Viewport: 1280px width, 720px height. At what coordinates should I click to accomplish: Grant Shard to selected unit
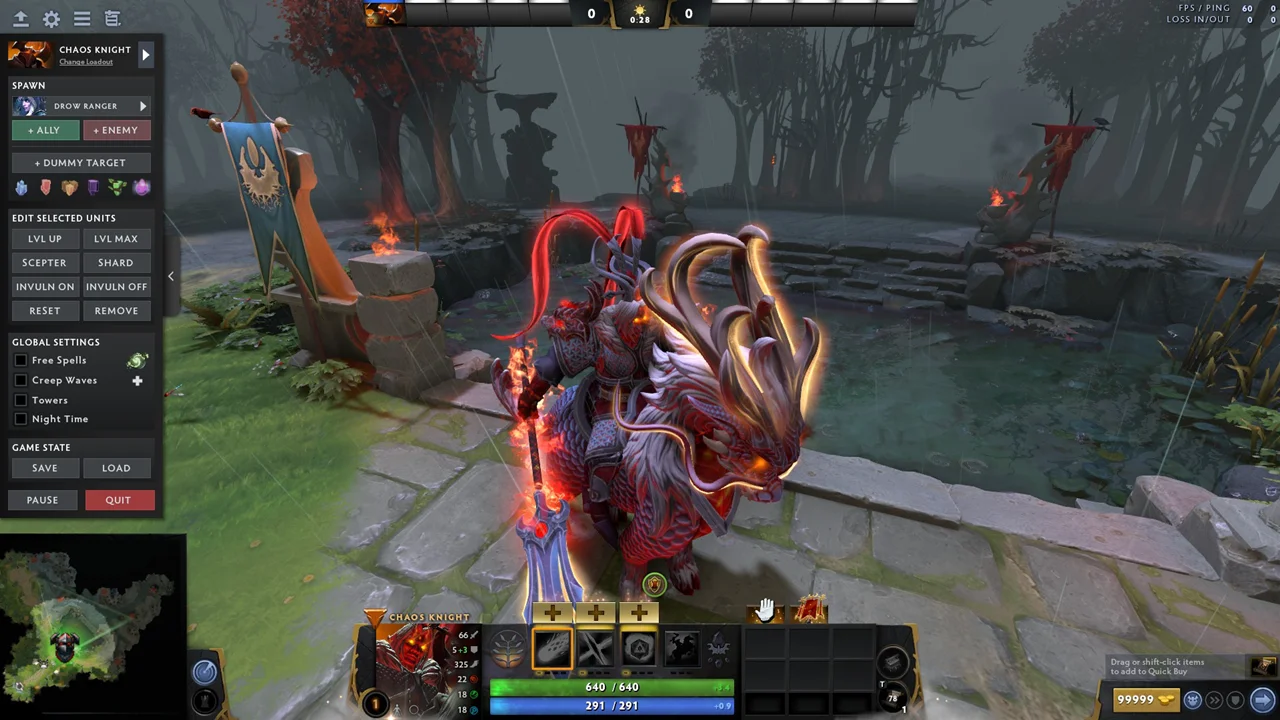coord(116,263)
